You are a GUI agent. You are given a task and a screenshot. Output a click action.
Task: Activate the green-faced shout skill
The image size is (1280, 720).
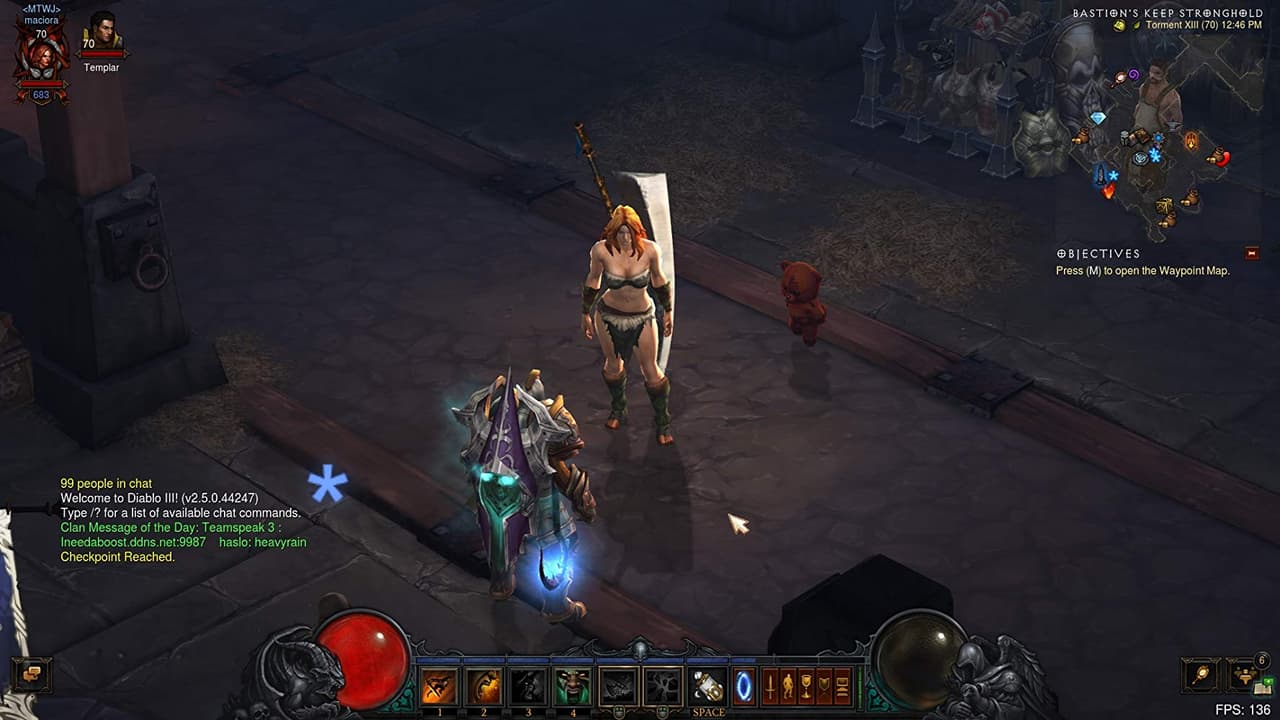click(572, 686)
